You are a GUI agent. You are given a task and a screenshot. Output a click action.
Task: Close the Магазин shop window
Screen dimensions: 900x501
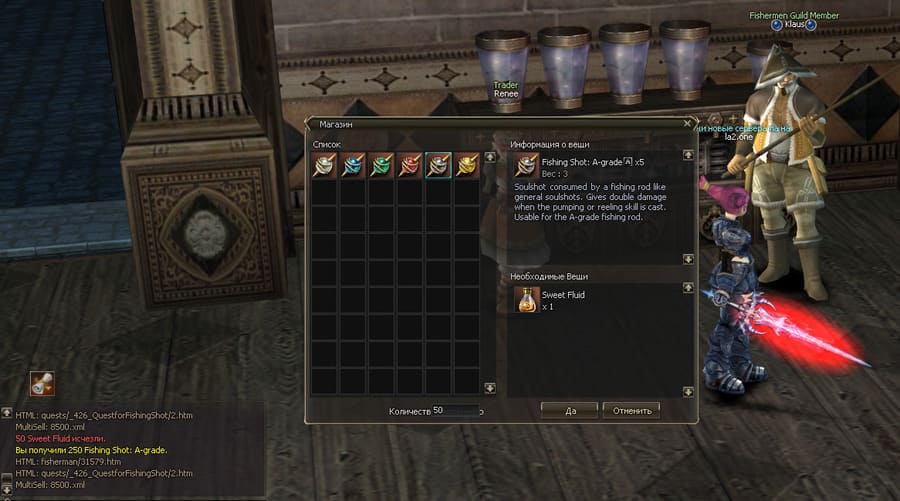pos(687,123)
